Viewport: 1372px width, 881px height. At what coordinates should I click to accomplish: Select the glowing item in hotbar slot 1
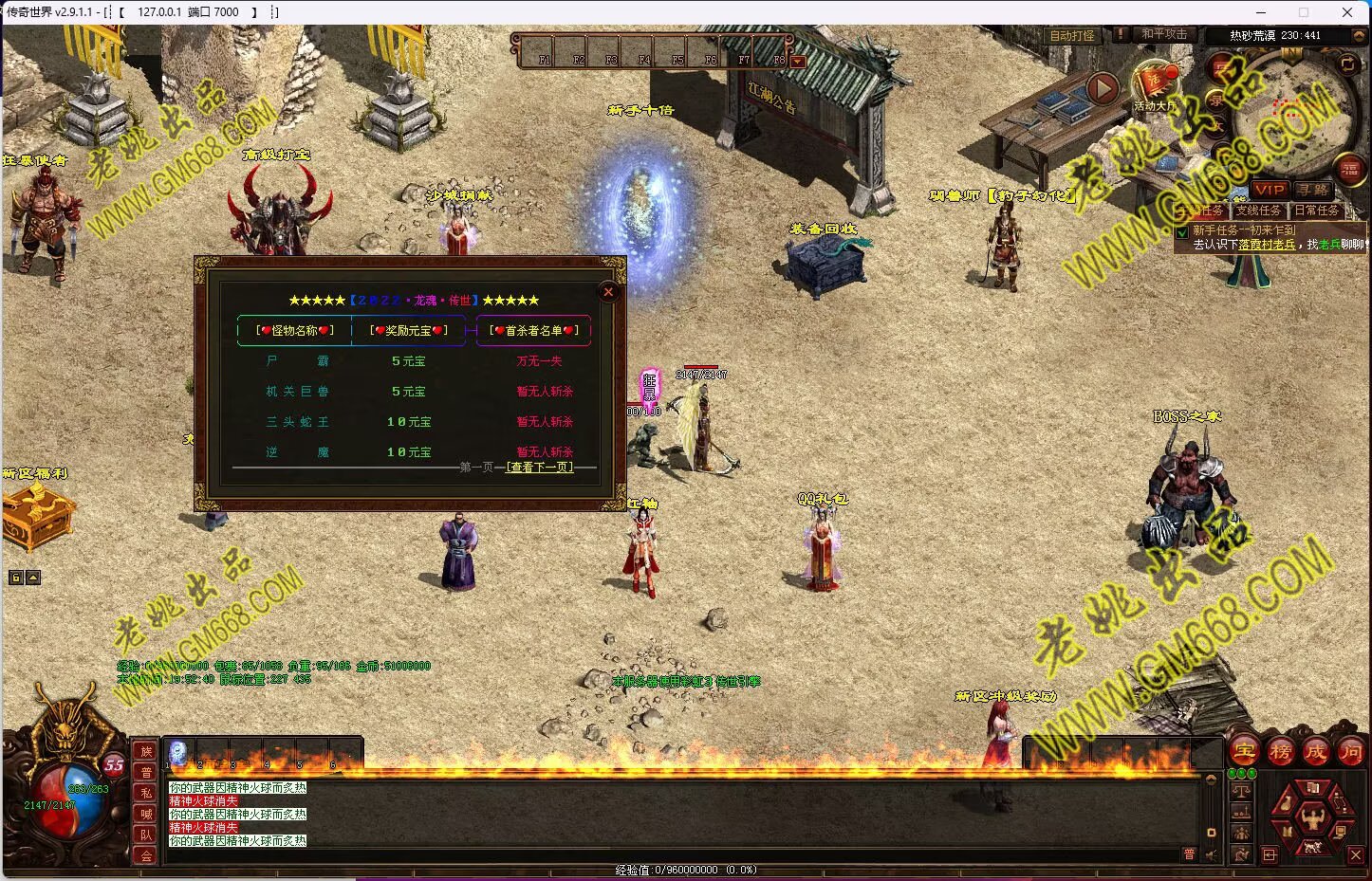(177, 753)
